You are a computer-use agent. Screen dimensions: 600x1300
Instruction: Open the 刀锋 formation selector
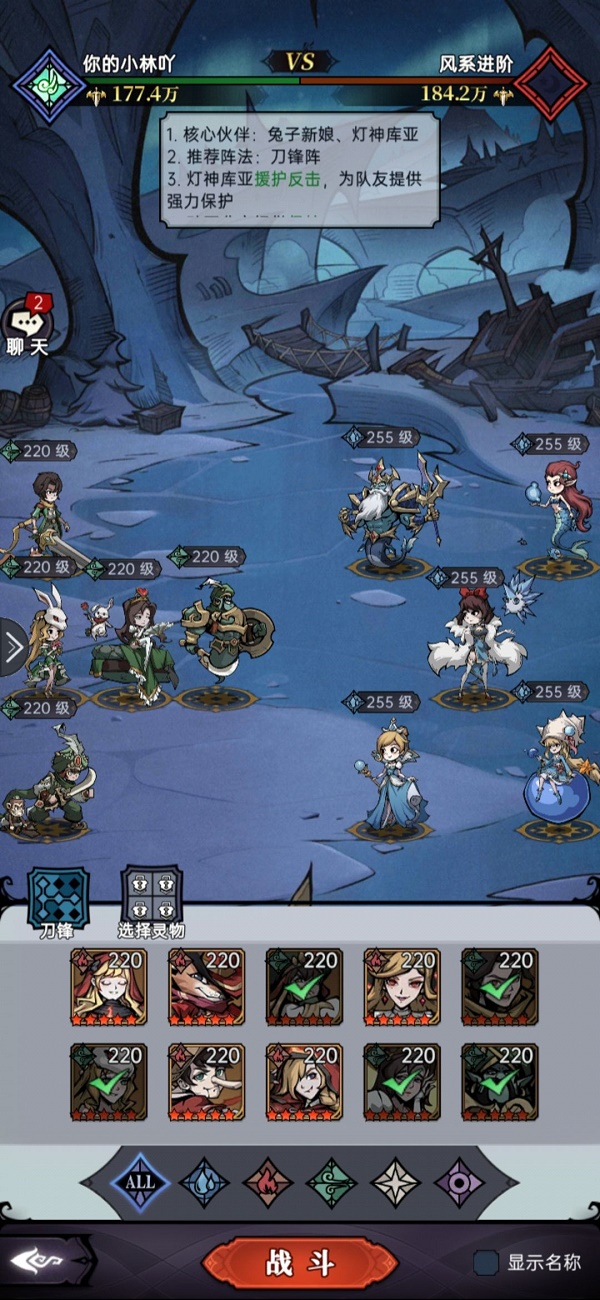(57, 897)
